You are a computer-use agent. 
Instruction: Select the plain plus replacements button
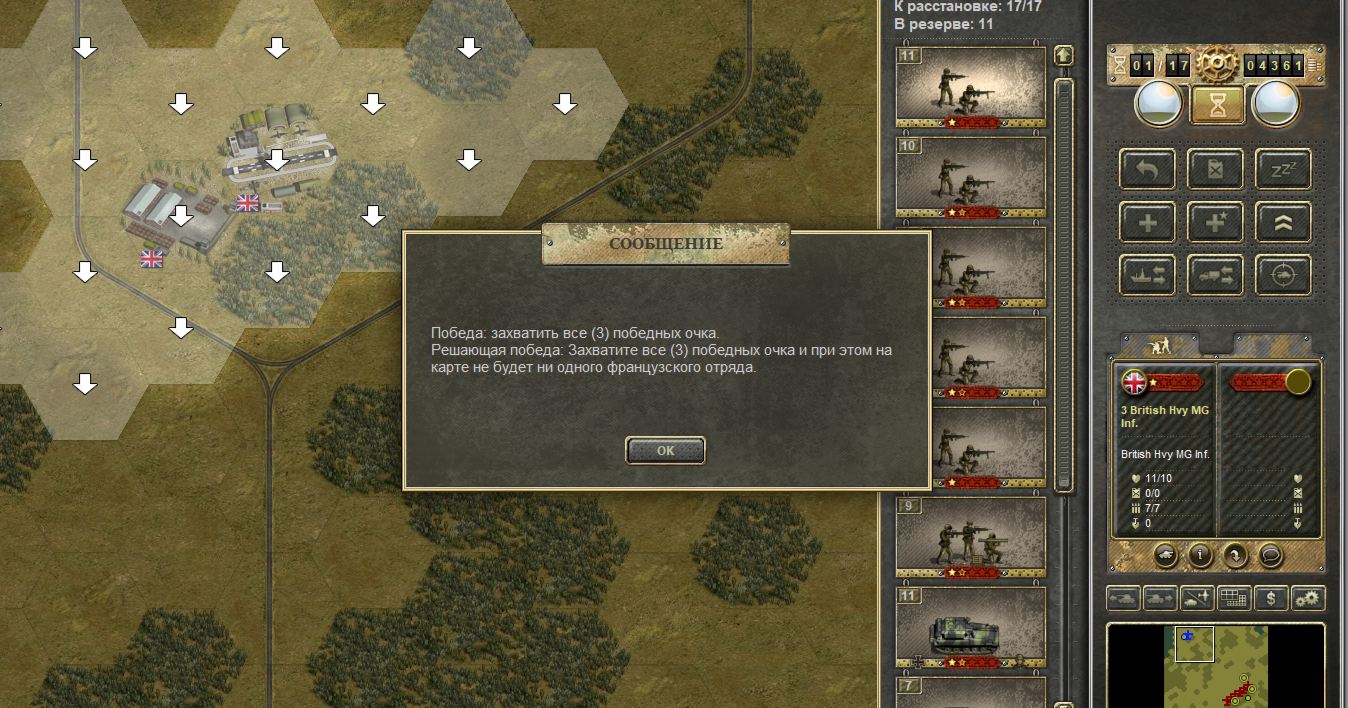coord(1147,222)
